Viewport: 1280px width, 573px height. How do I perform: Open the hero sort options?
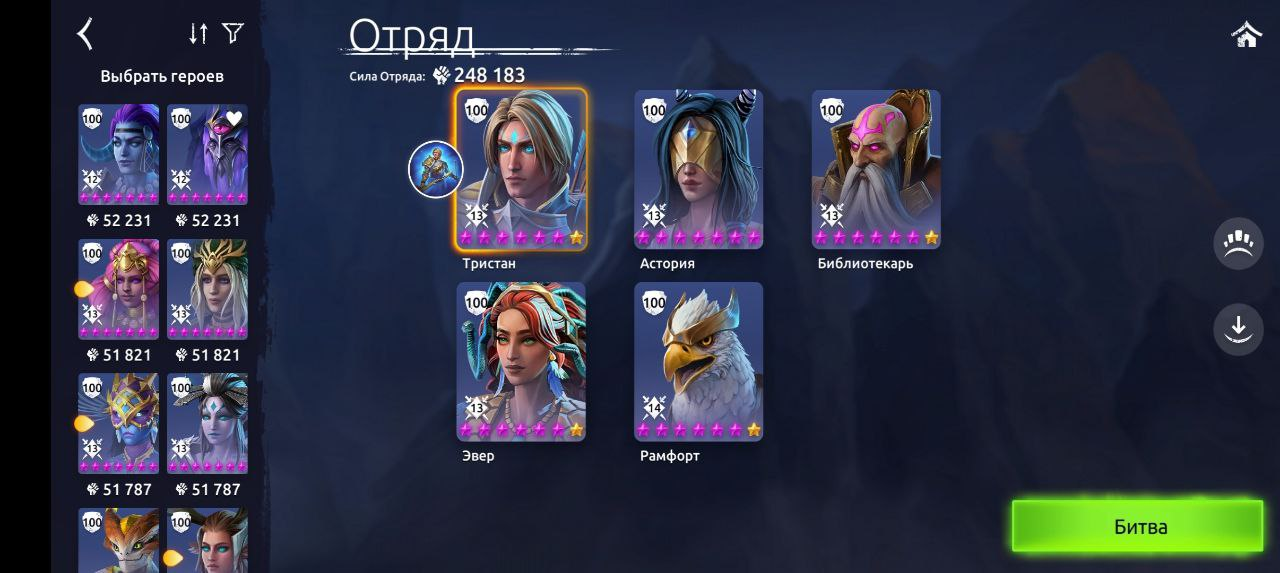click(x=198, y=34)
